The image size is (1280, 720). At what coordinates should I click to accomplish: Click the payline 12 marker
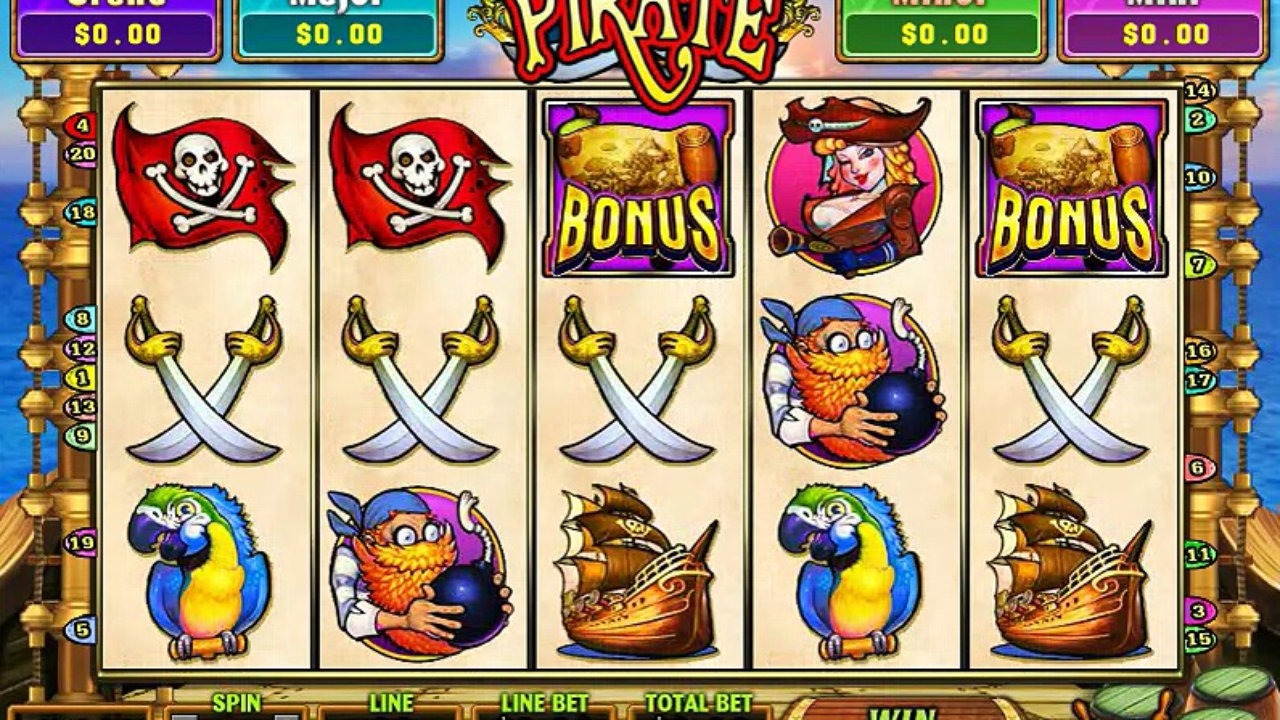tap(81, 350)
